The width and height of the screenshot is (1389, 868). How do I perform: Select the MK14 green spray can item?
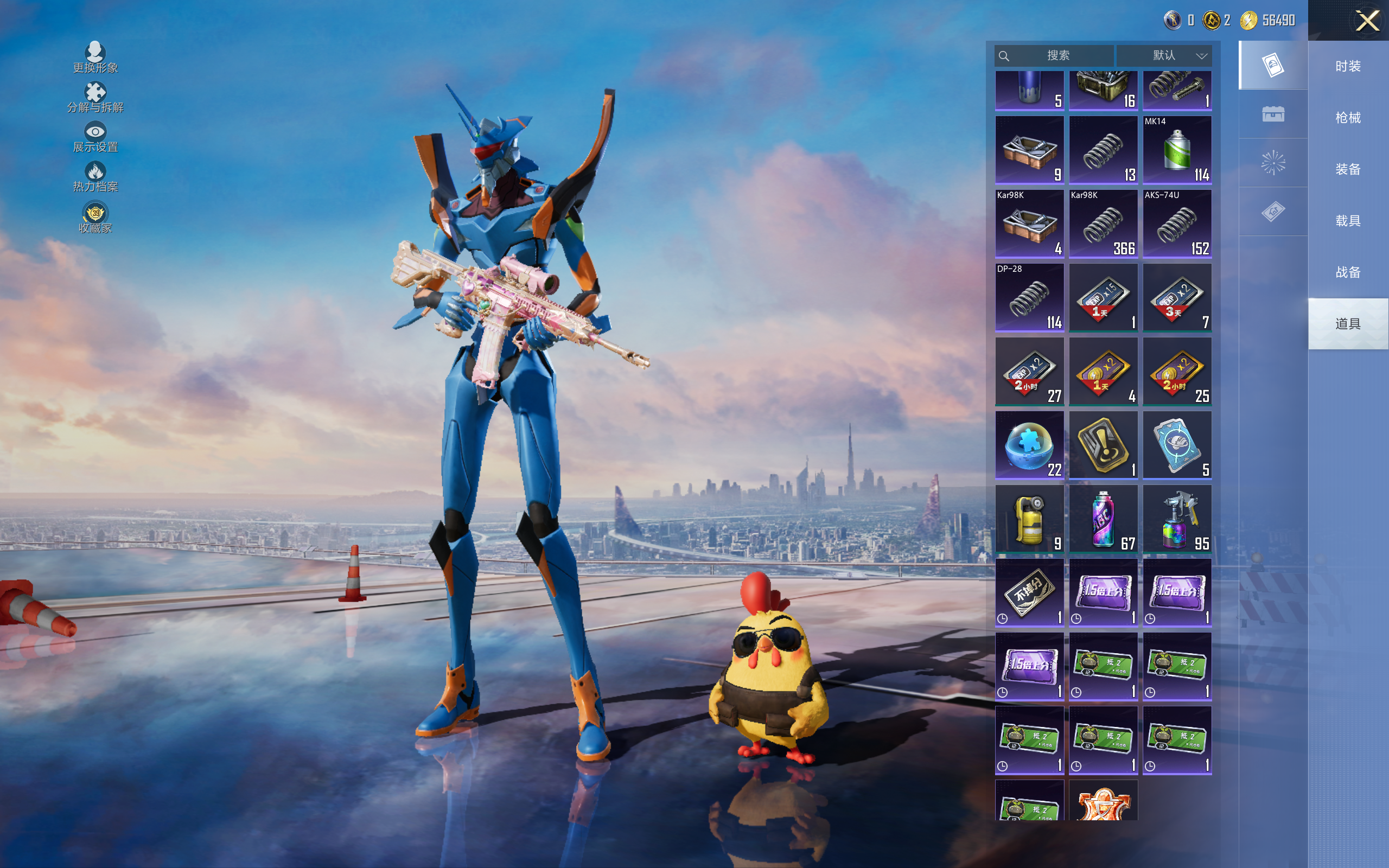point(1177,150)
